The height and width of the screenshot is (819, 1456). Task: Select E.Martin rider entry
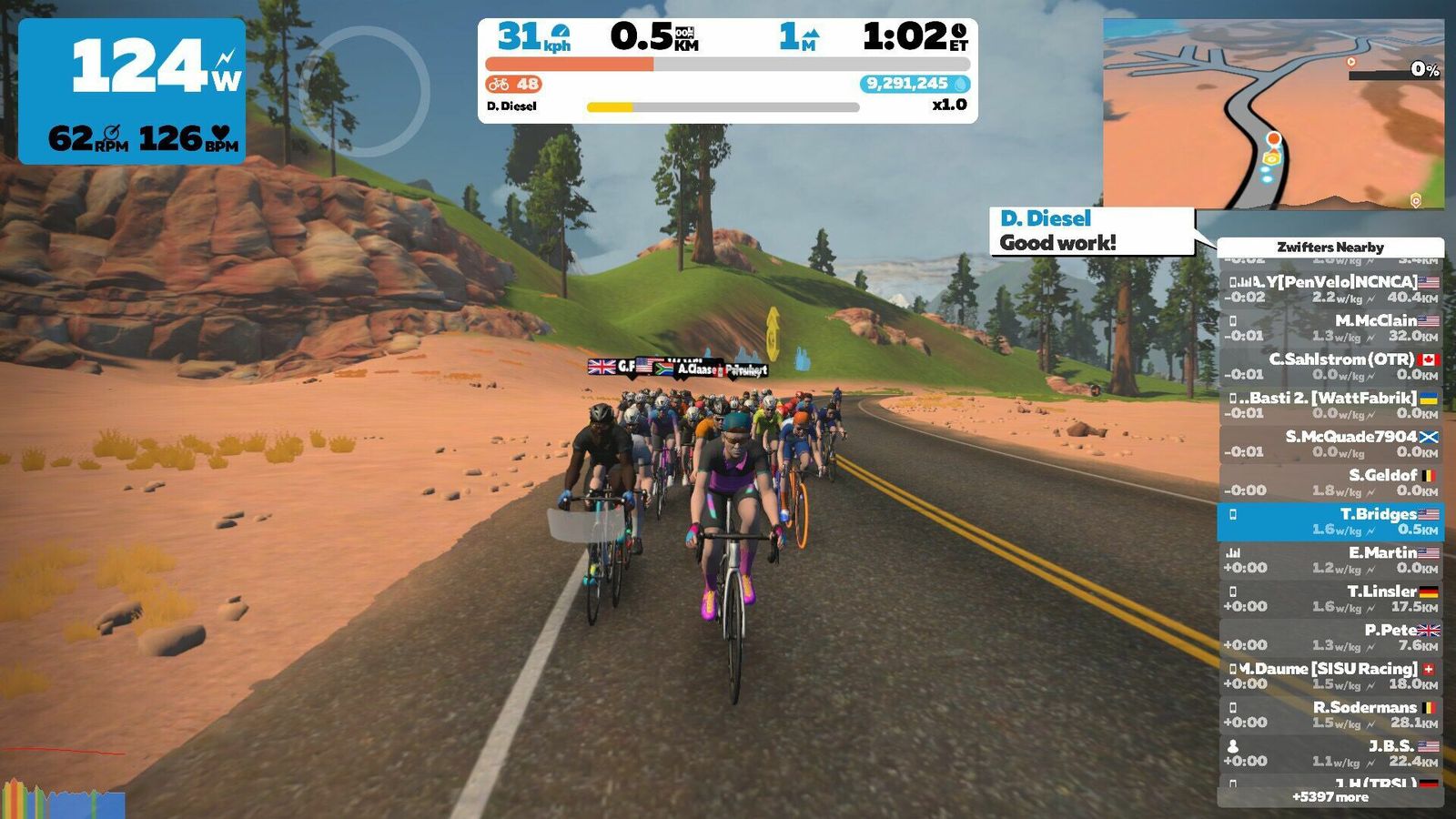click(1330, 560)
